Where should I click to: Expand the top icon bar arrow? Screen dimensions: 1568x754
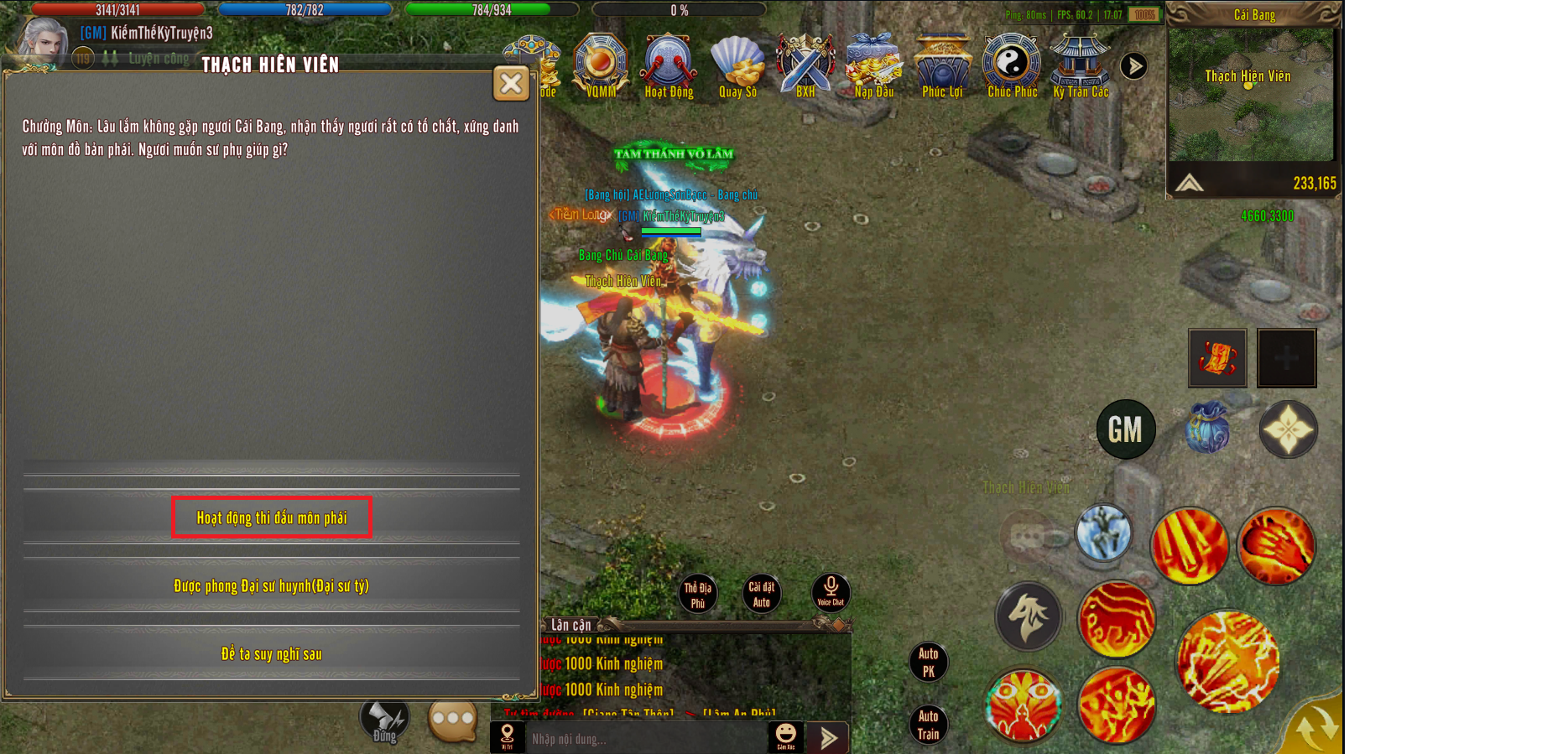1133,65
